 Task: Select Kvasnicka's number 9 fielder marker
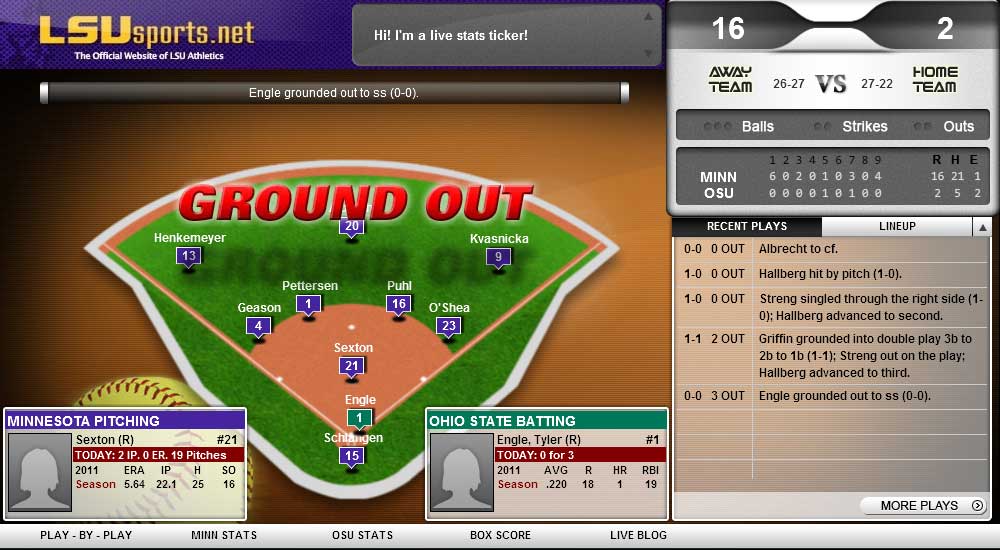498,257
